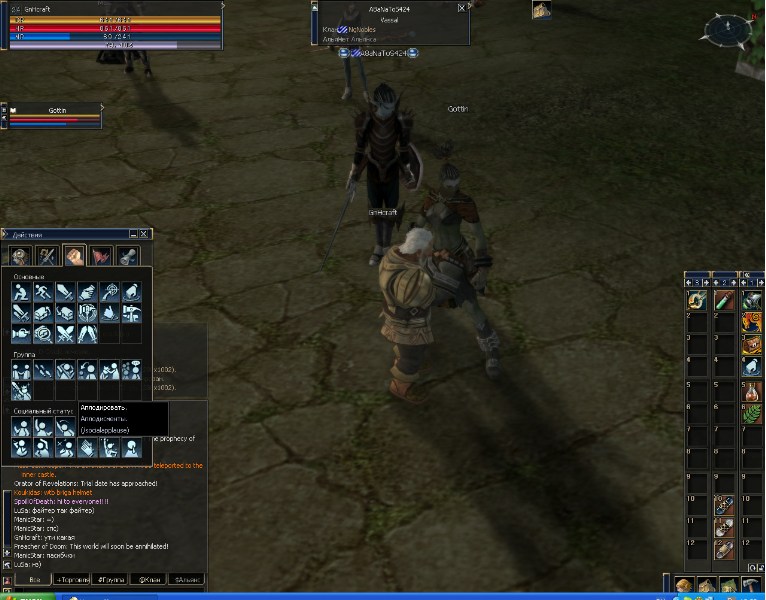Activate the green vial hotbar slot

tap(724, 301)
